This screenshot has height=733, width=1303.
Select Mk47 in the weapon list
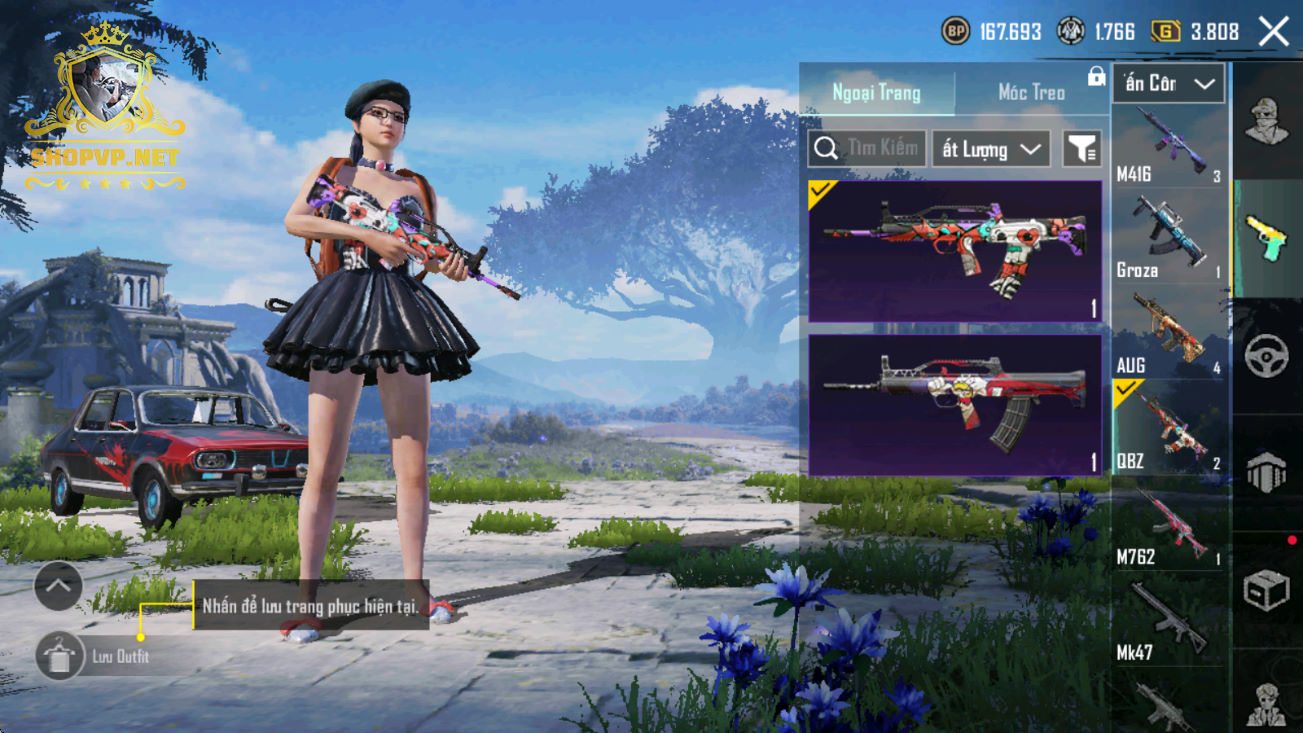[1169, 622]
